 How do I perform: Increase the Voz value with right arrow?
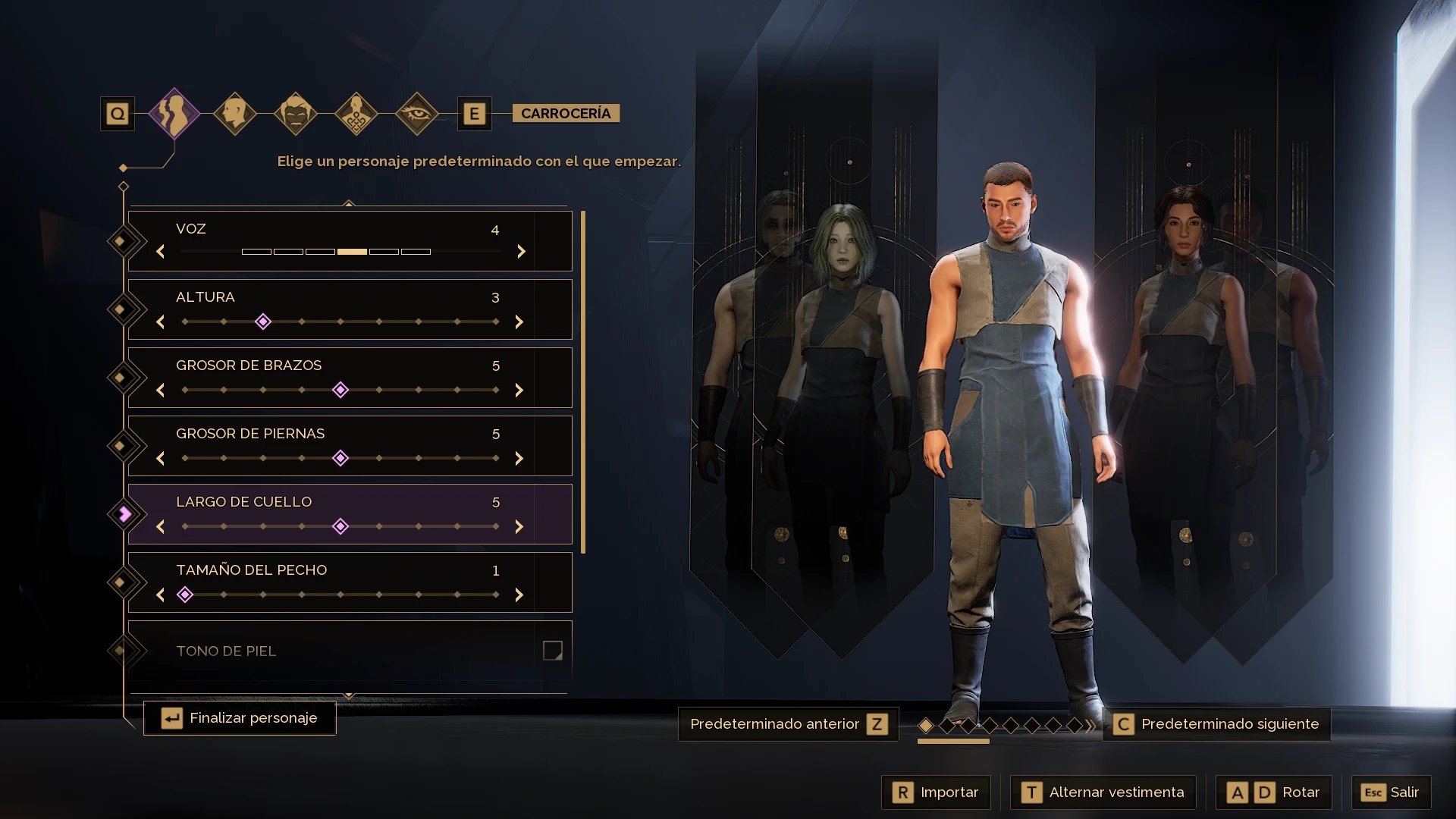pyautogui.click(x=521, y=252)
